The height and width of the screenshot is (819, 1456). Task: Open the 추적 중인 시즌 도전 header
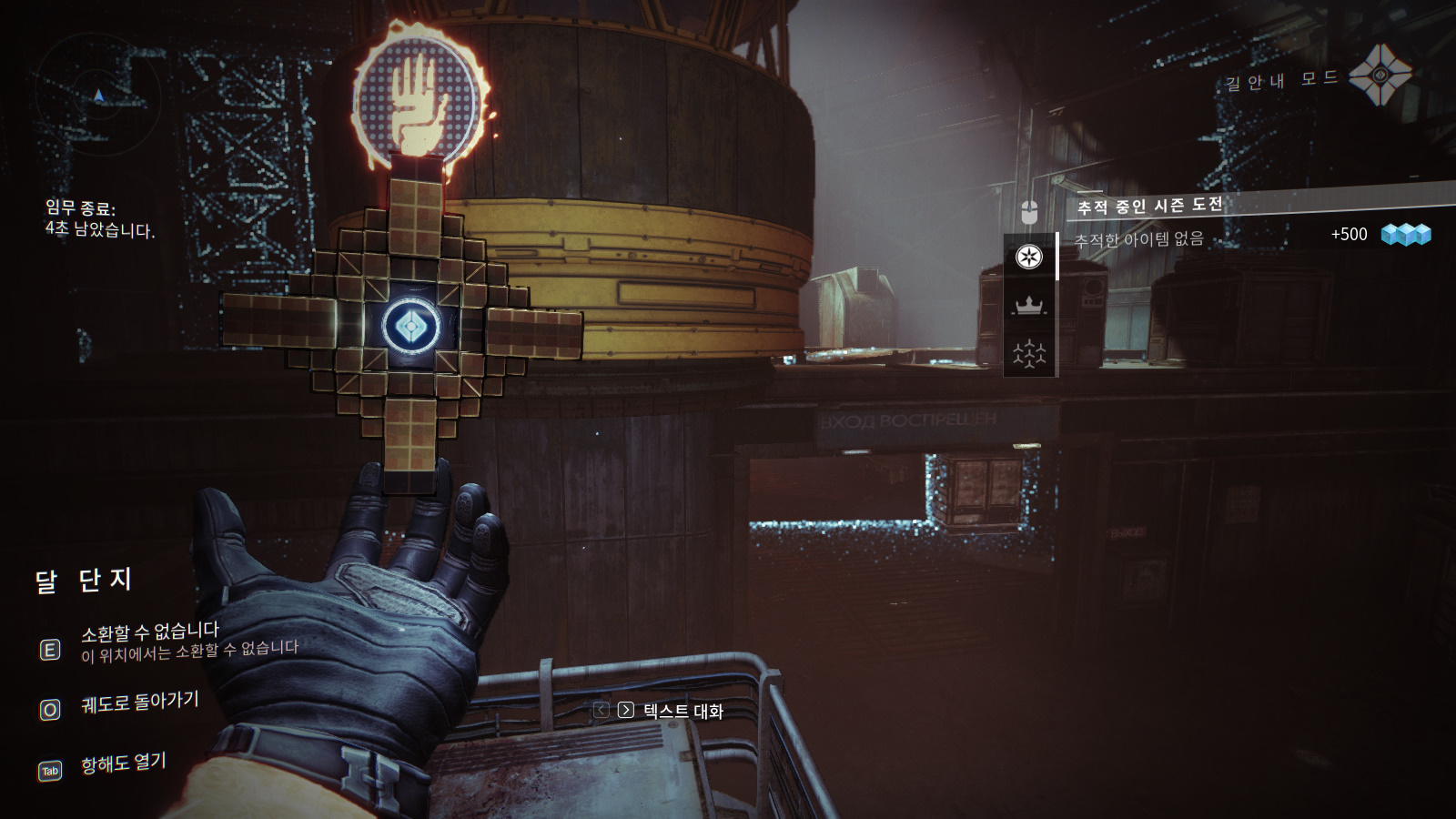click(1149, 207)
